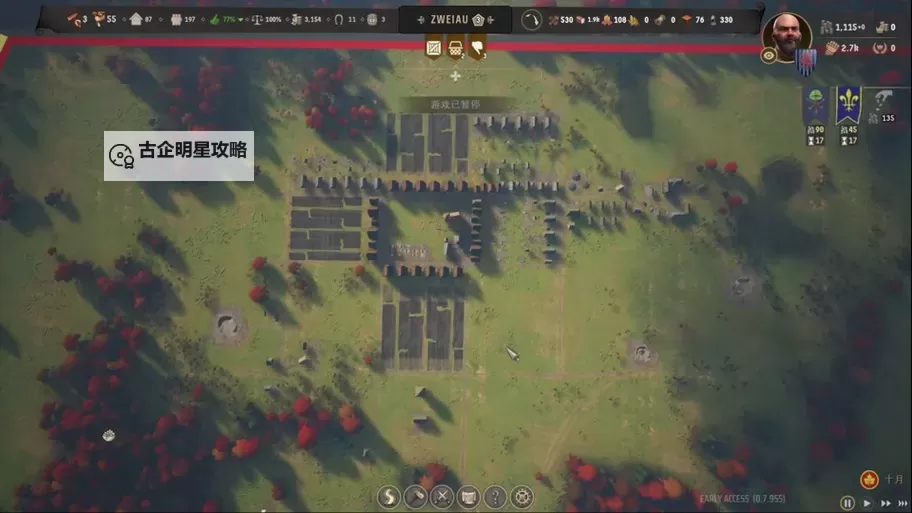Click the autumn leaf season icon

[869, 480]
